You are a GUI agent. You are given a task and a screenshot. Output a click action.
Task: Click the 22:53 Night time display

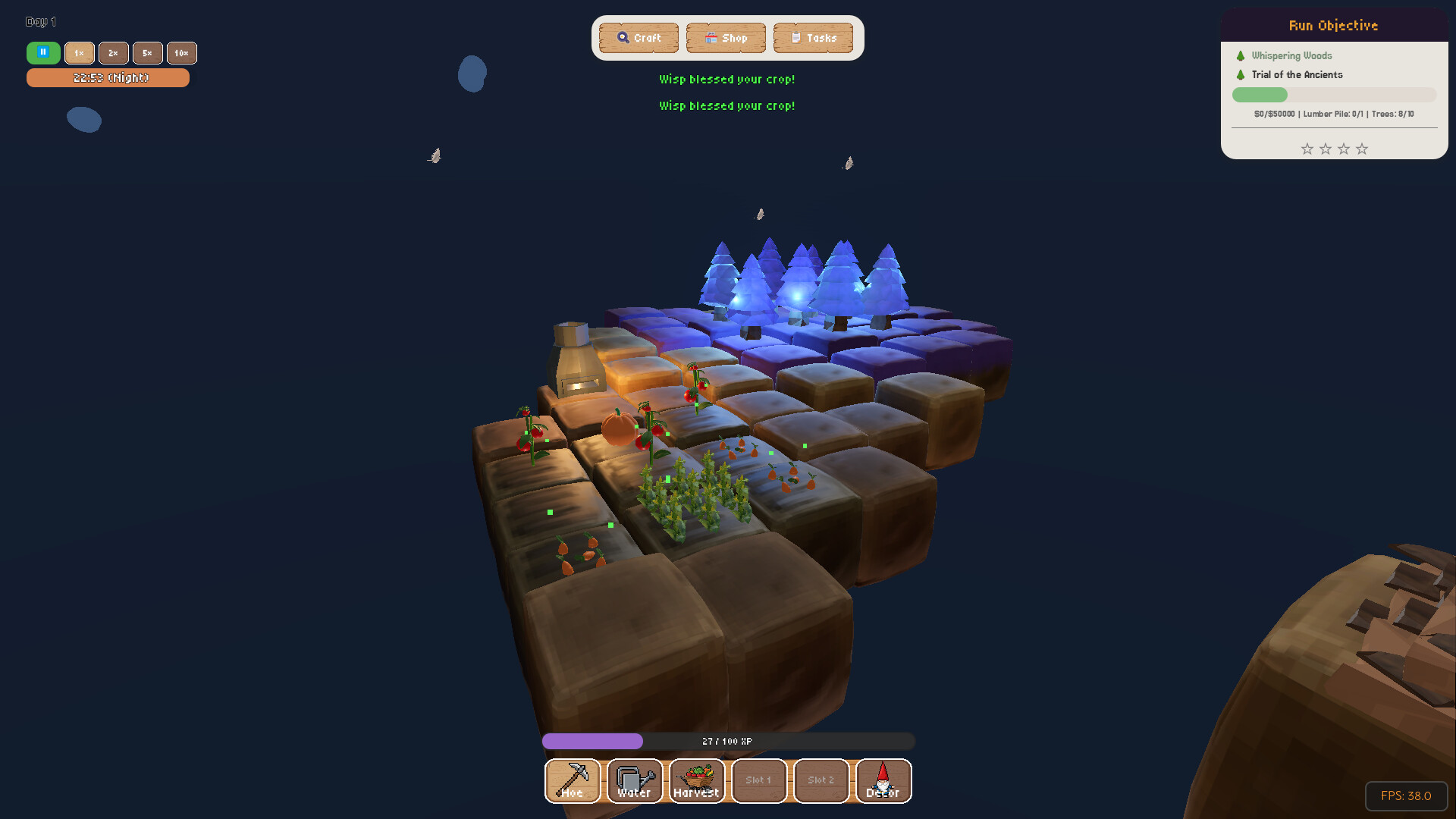tap(108, 77)
